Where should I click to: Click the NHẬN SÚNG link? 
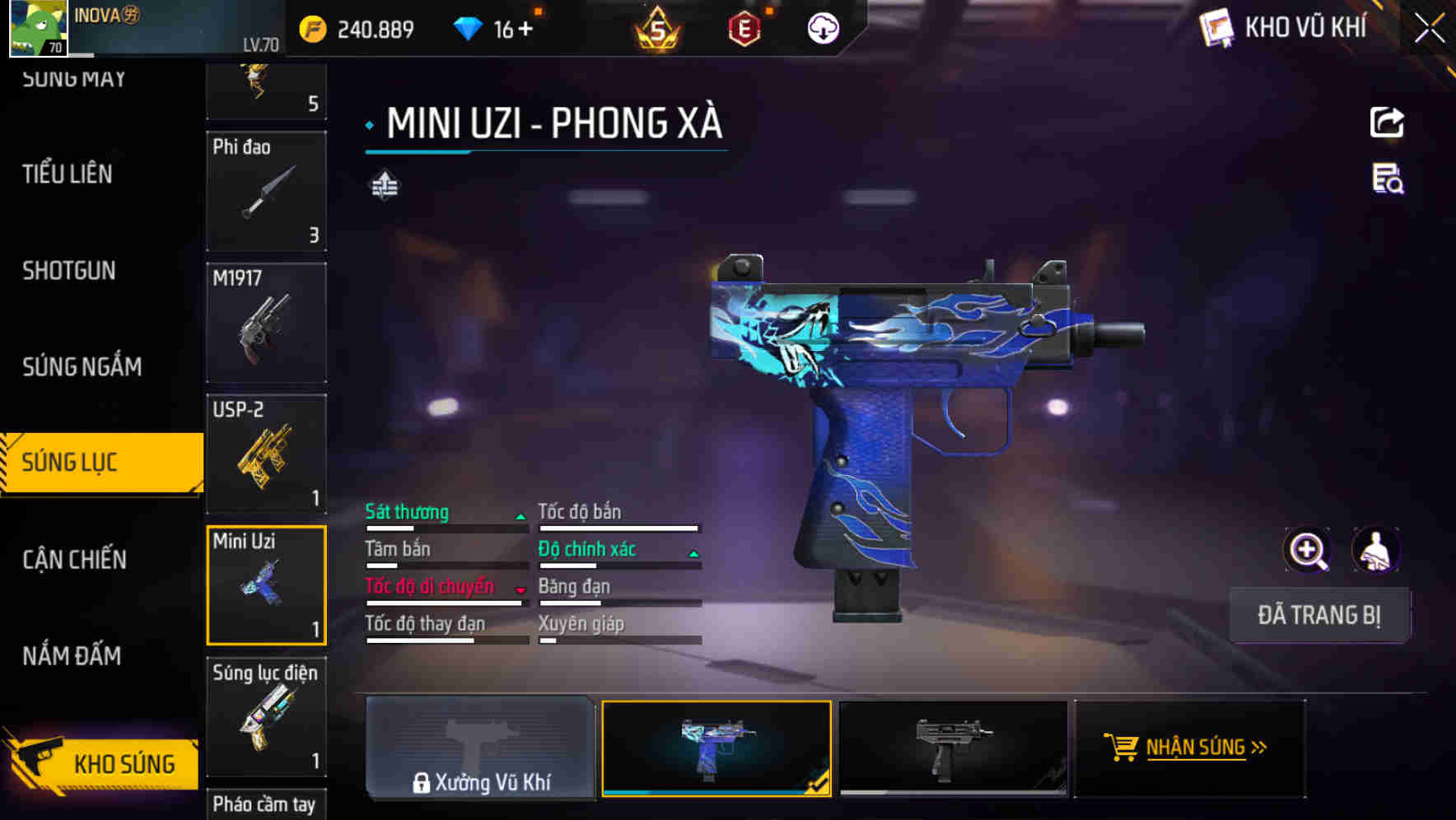click(x=1194, y=748)
